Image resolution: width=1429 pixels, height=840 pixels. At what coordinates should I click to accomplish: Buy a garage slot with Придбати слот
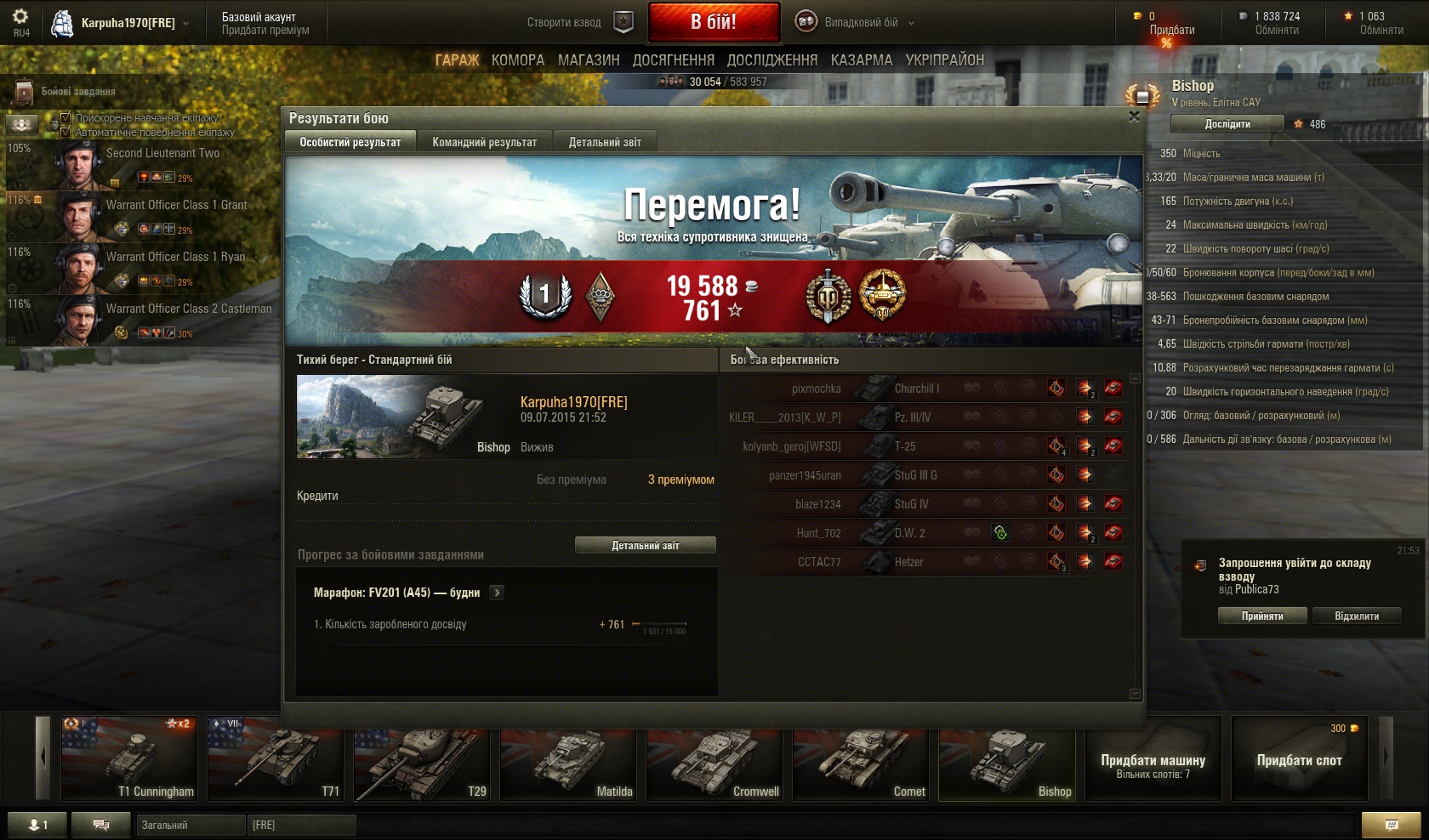pos(1299,759)
